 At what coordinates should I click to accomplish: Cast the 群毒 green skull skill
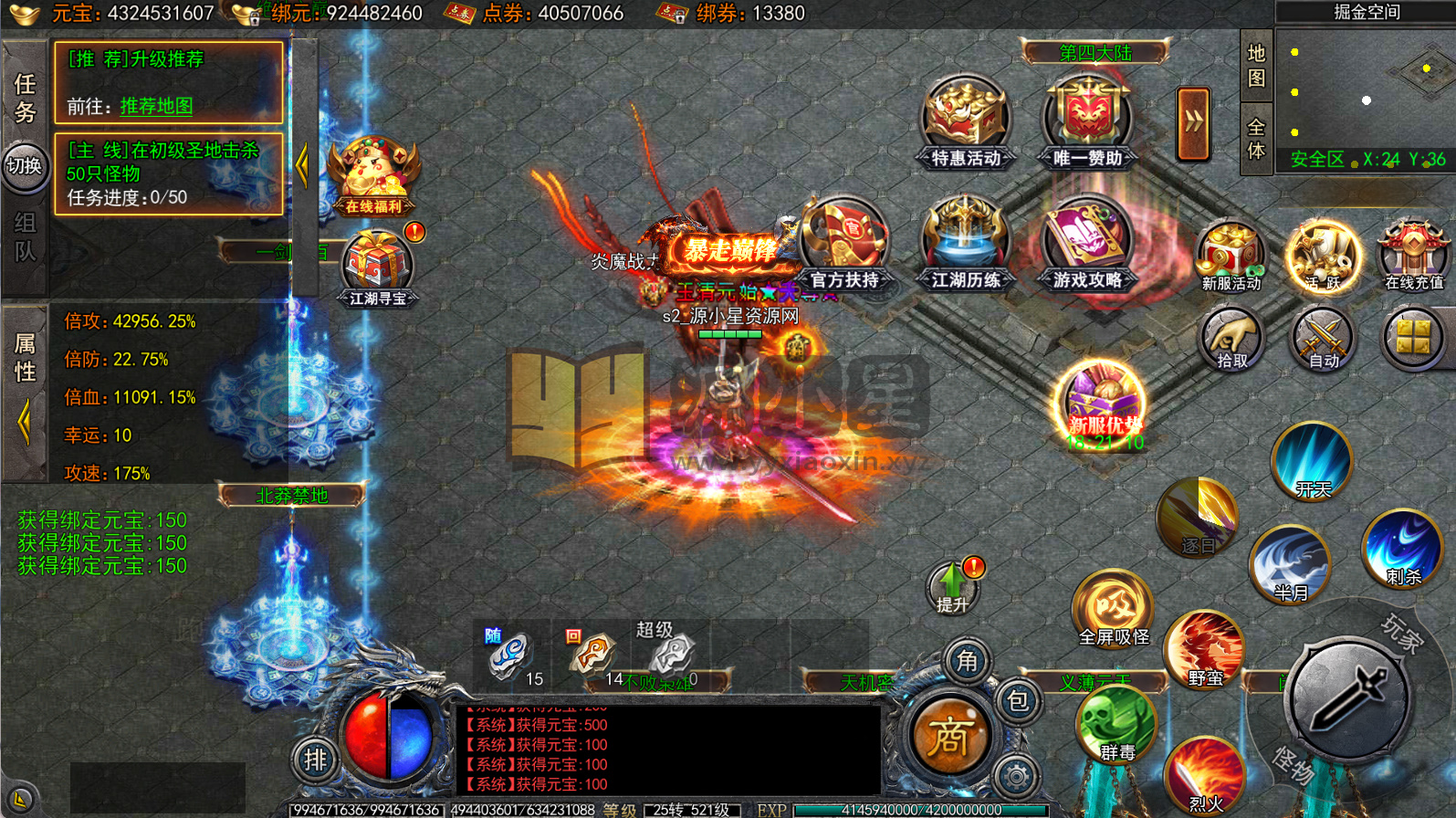(x=1116, y=726)
